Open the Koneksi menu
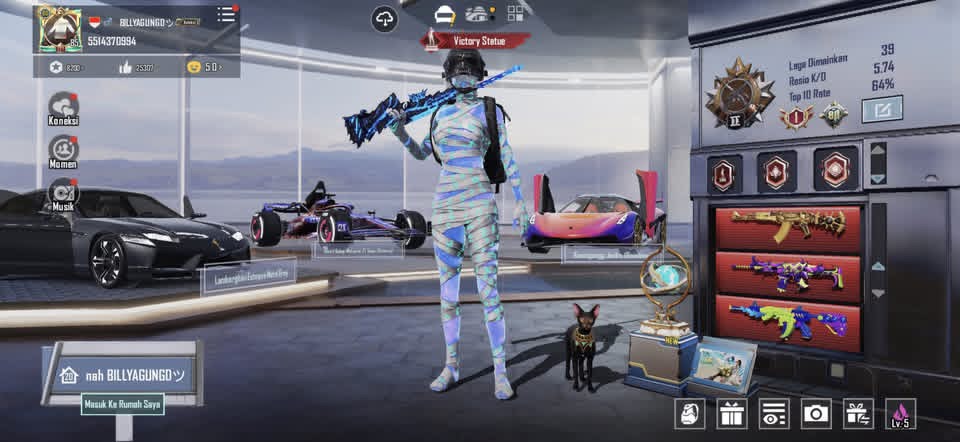 pos(63,106)
